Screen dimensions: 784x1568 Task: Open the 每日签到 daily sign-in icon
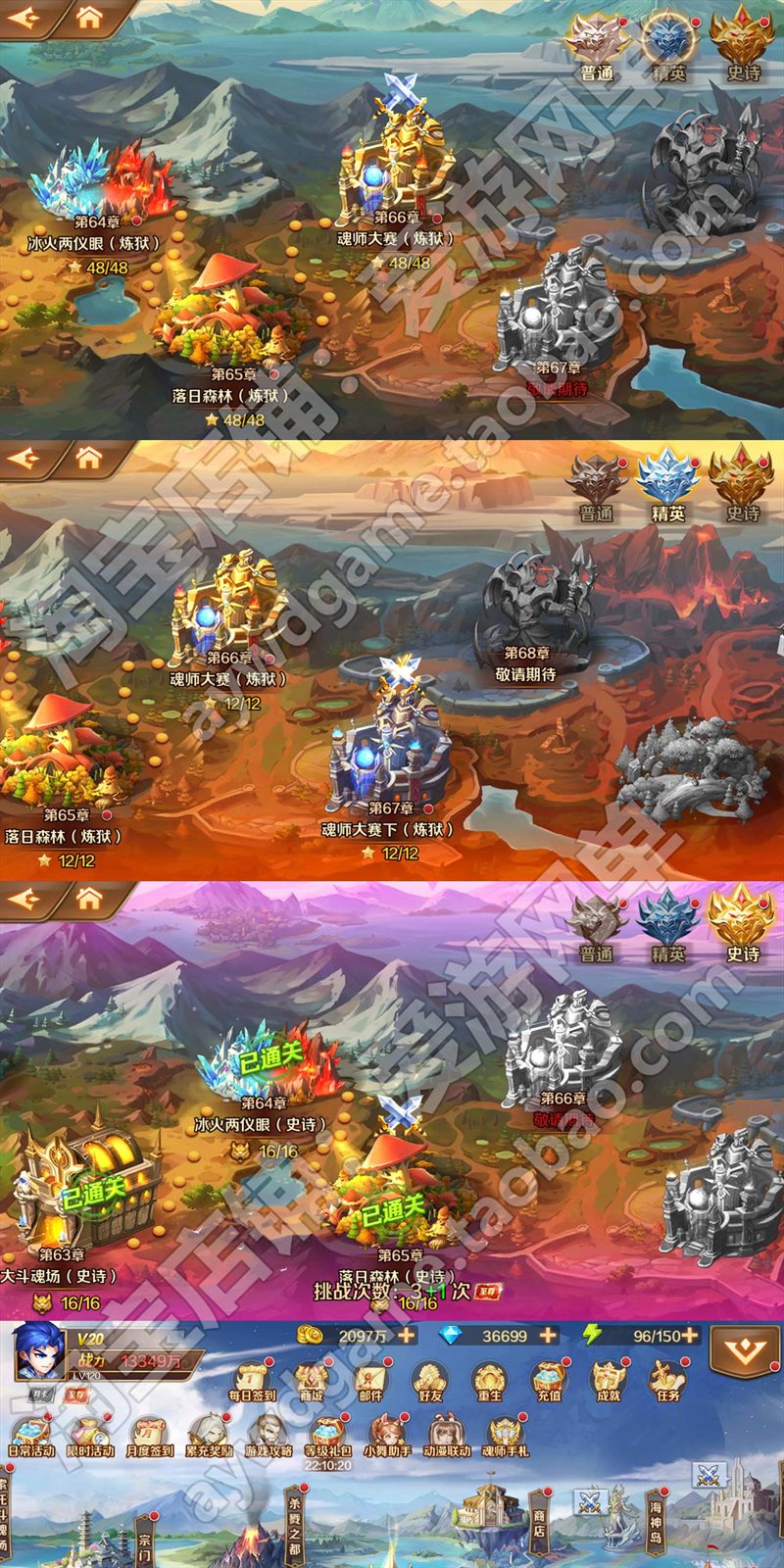(x=251, y=1378)
